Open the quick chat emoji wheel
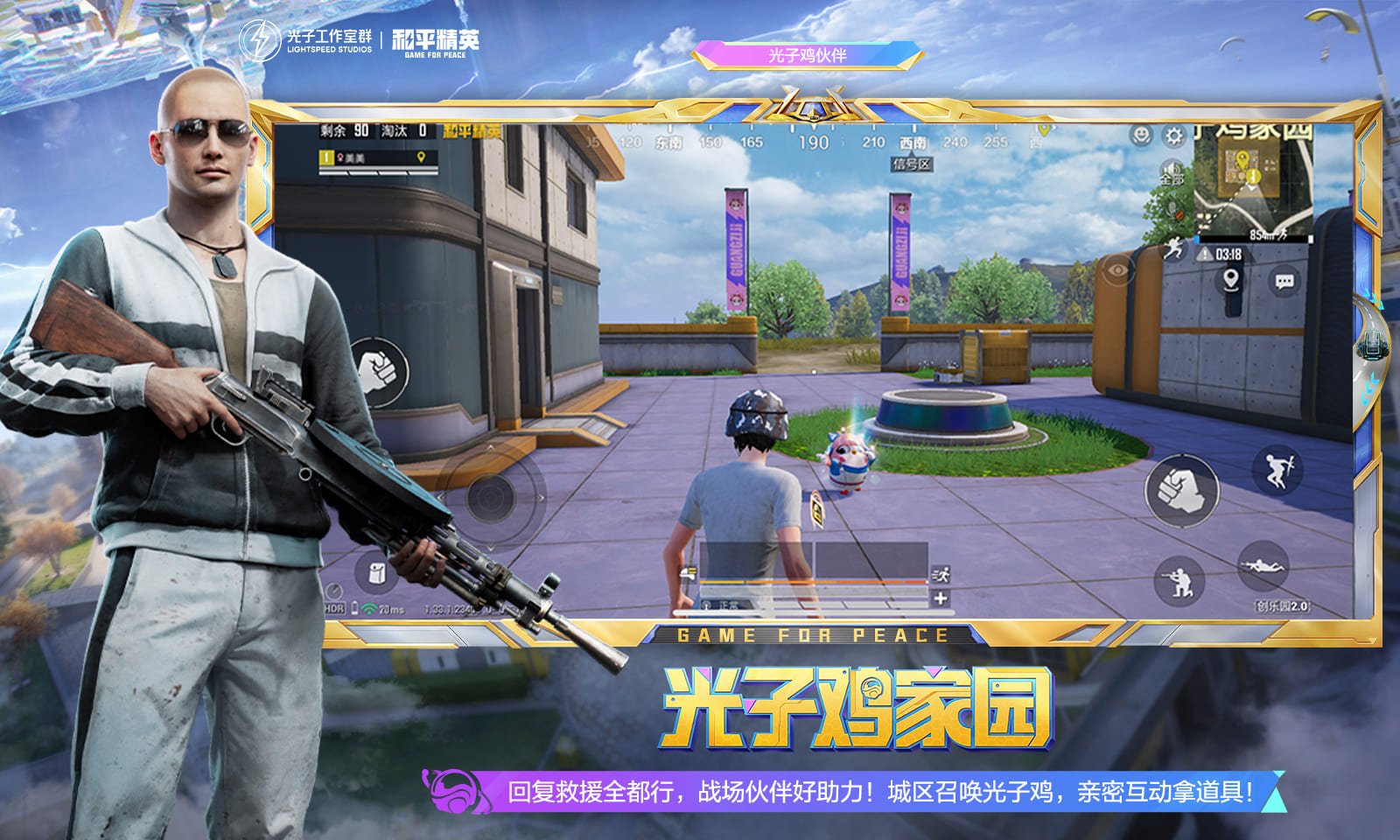 [1140, 135]
